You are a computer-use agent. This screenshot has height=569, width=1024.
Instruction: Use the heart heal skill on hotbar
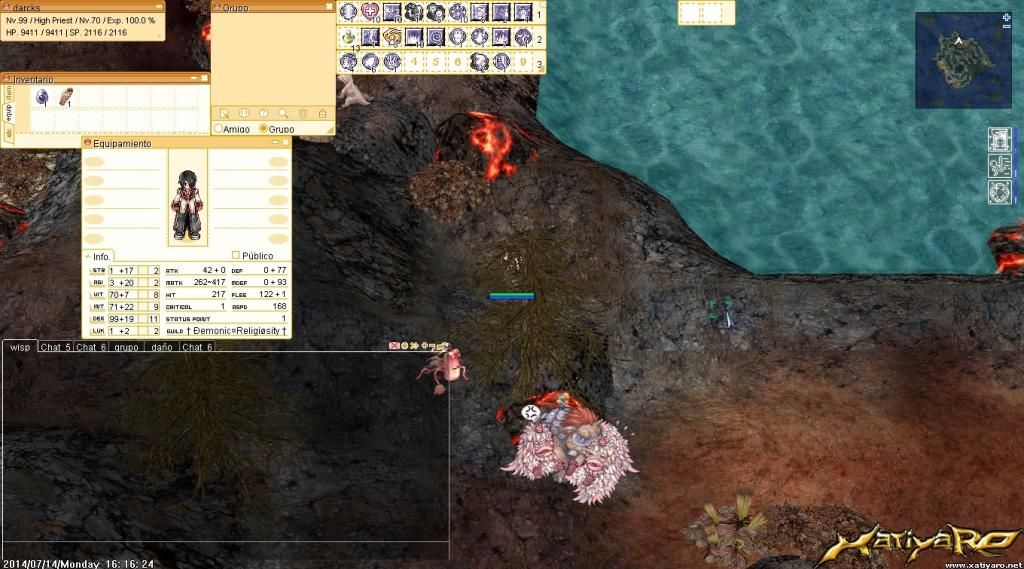pyautogui.click(x=370, y=12)
